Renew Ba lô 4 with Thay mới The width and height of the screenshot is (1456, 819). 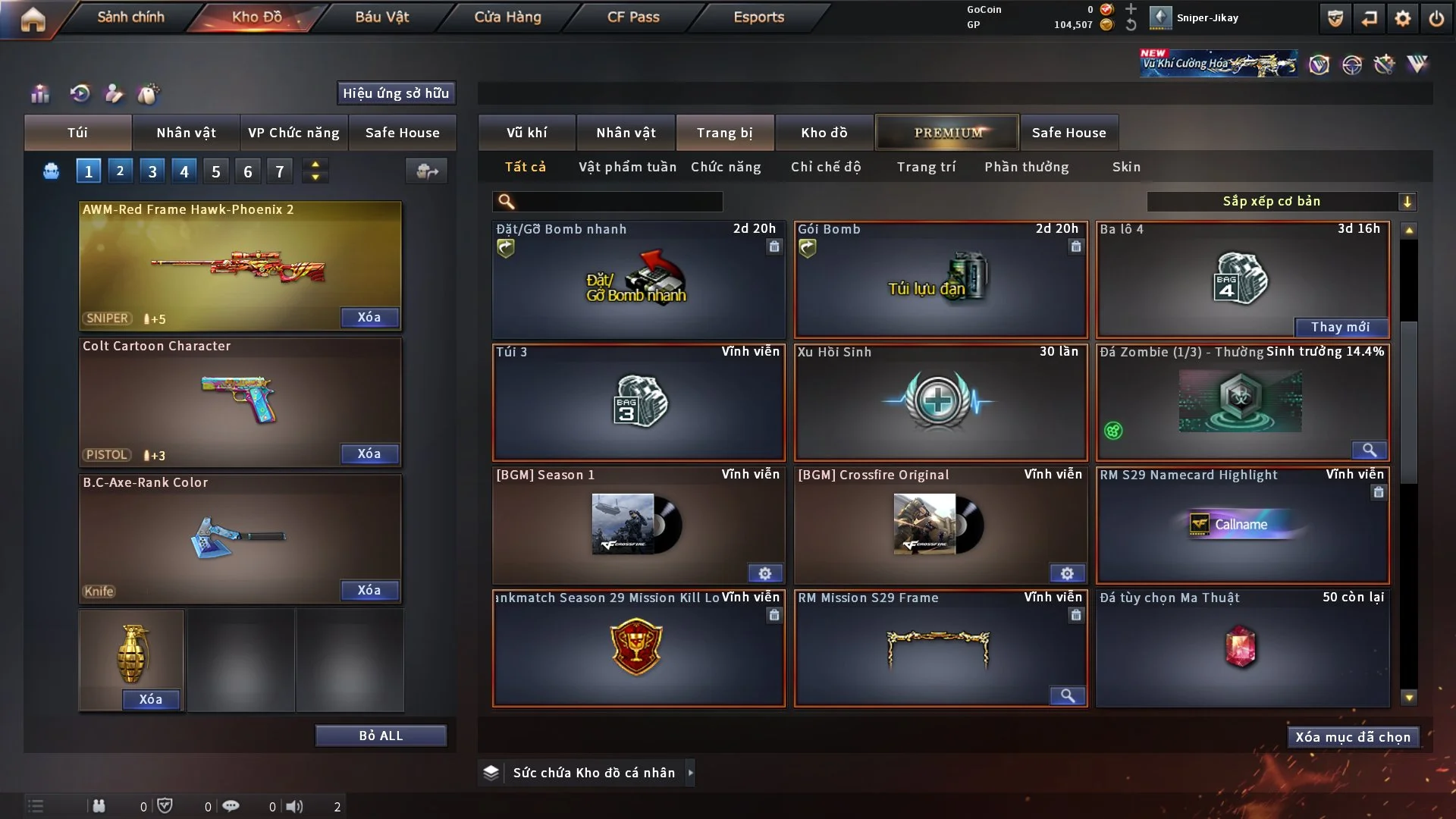click(x=1340, y=327)
